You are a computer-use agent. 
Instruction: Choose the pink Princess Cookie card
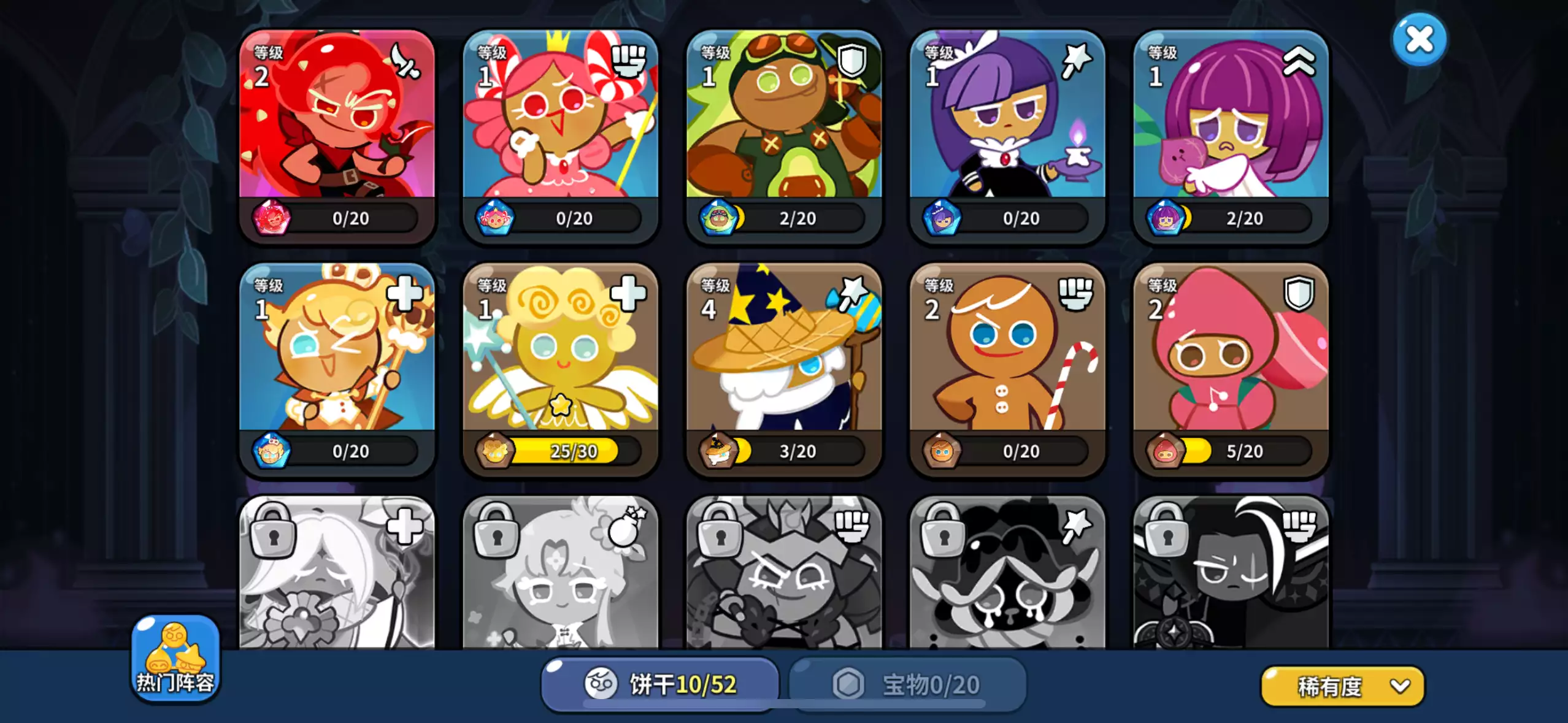(560, 135)
